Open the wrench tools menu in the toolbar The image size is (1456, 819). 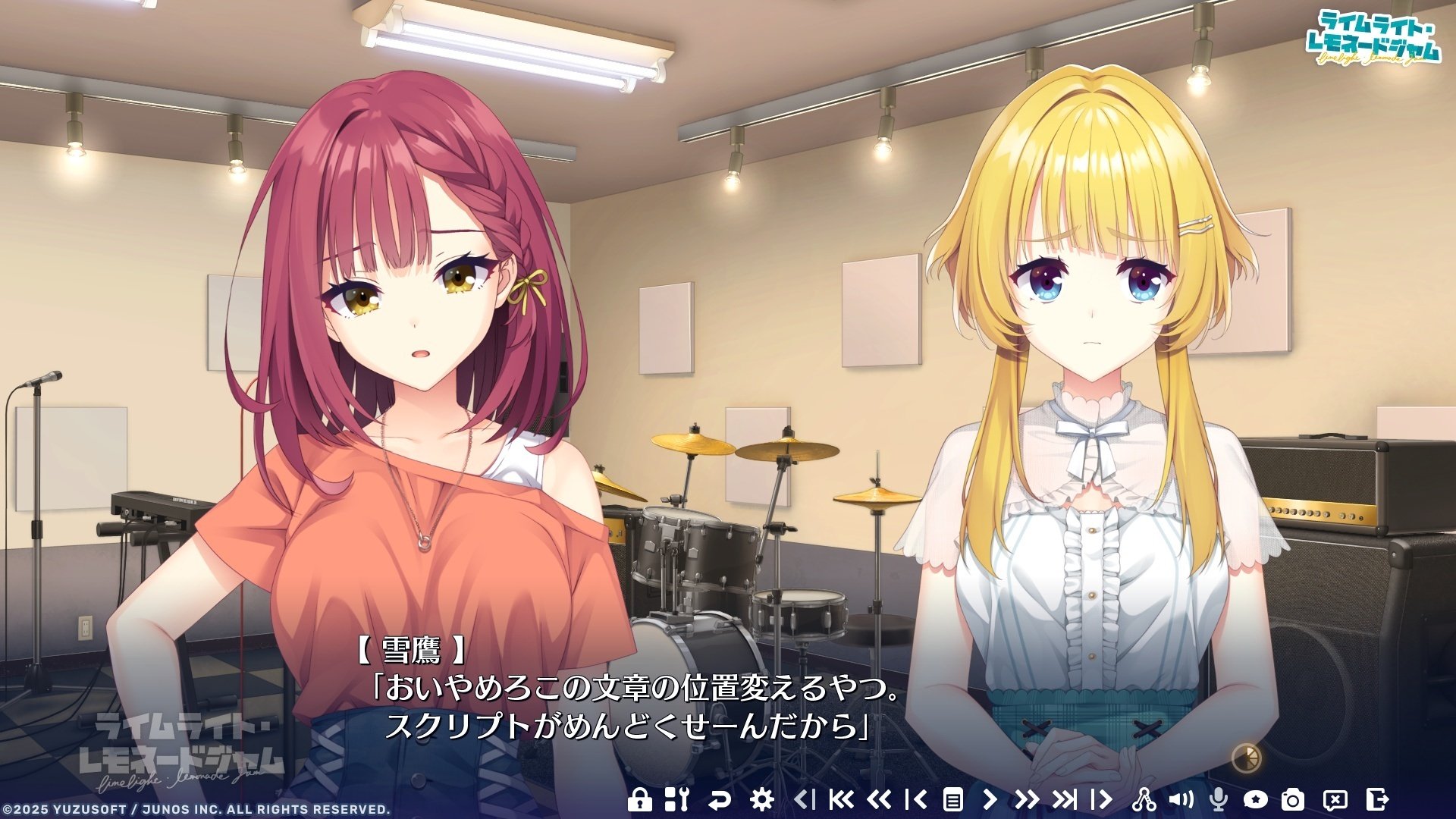(676, 799)
